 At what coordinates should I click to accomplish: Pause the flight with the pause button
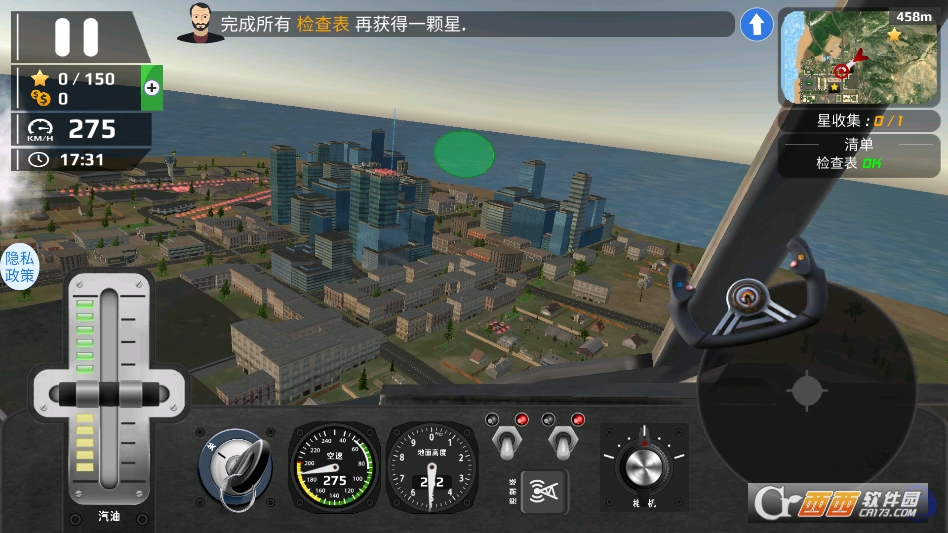(76, 37)
